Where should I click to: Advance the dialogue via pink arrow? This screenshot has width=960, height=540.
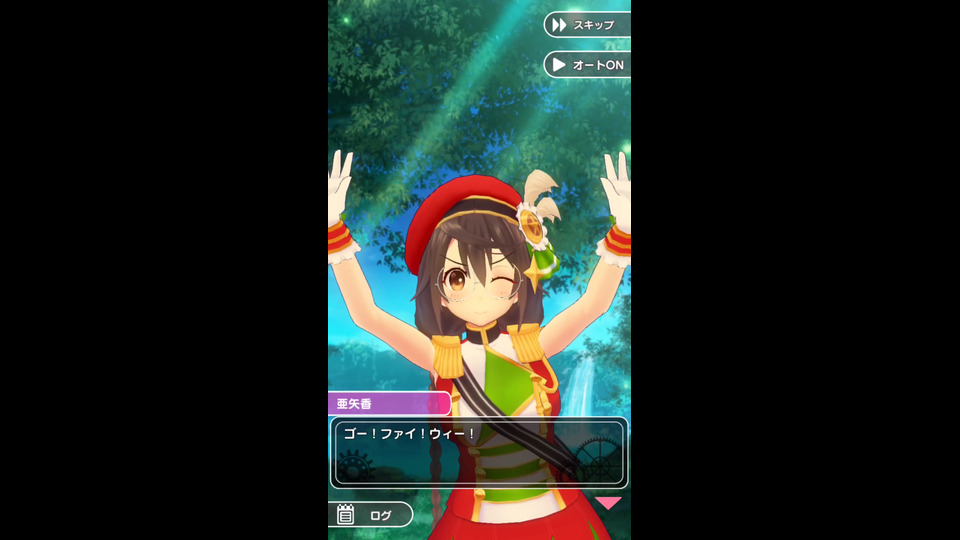click(608, 503)
